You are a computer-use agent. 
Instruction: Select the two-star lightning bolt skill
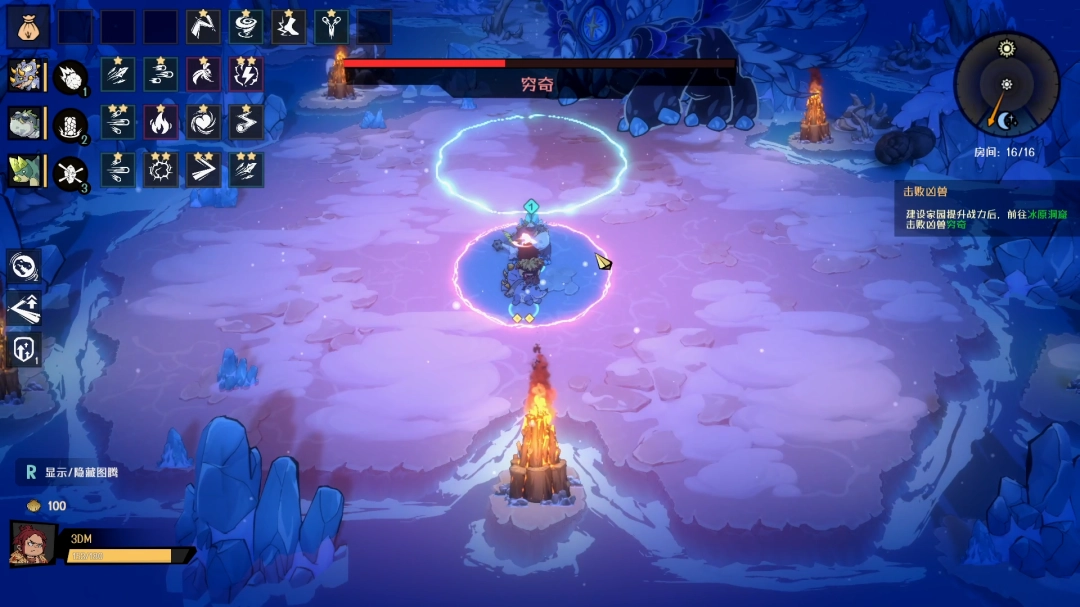246,75
